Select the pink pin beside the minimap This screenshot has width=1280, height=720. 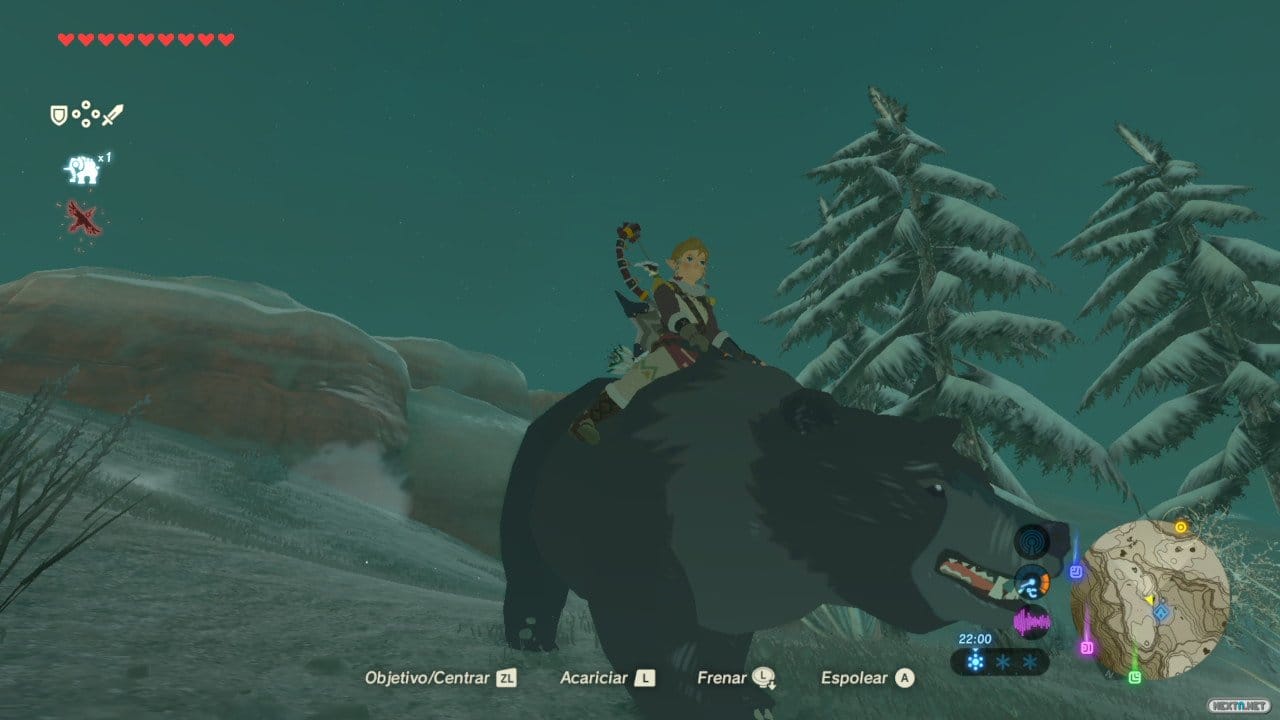point(1087,647)
